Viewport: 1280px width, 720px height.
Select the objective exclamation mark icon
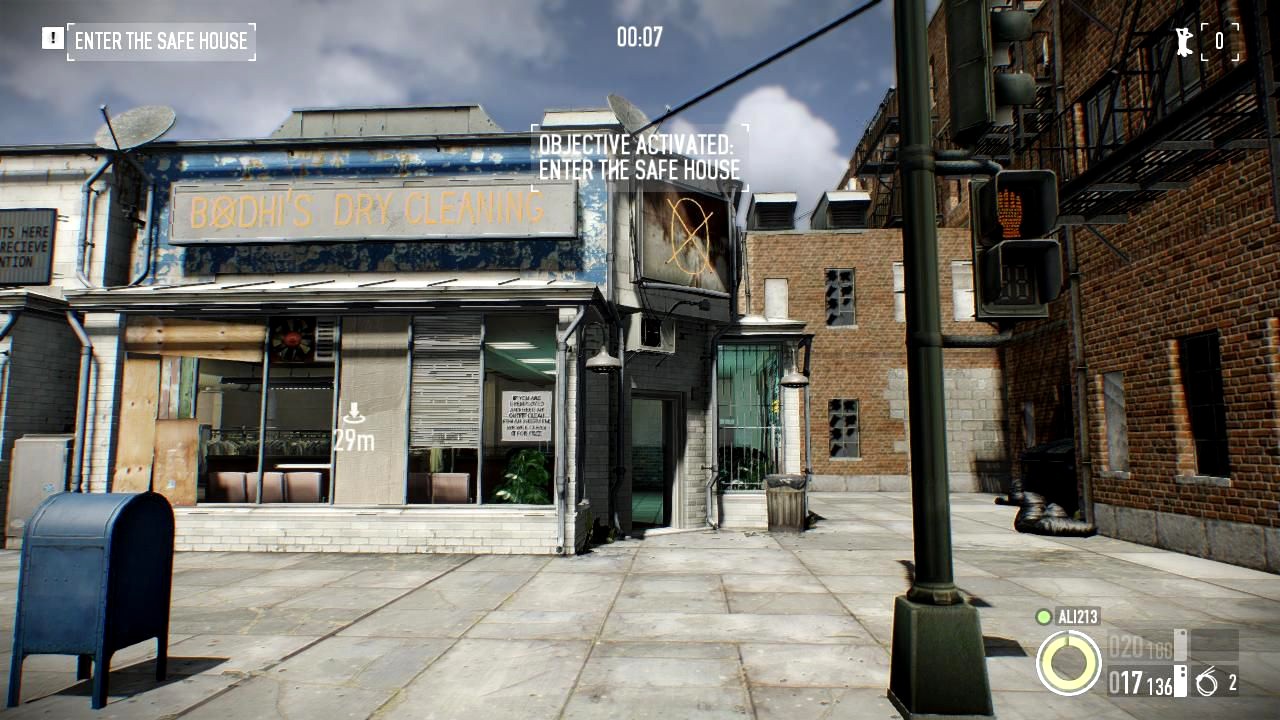[52, 38]
